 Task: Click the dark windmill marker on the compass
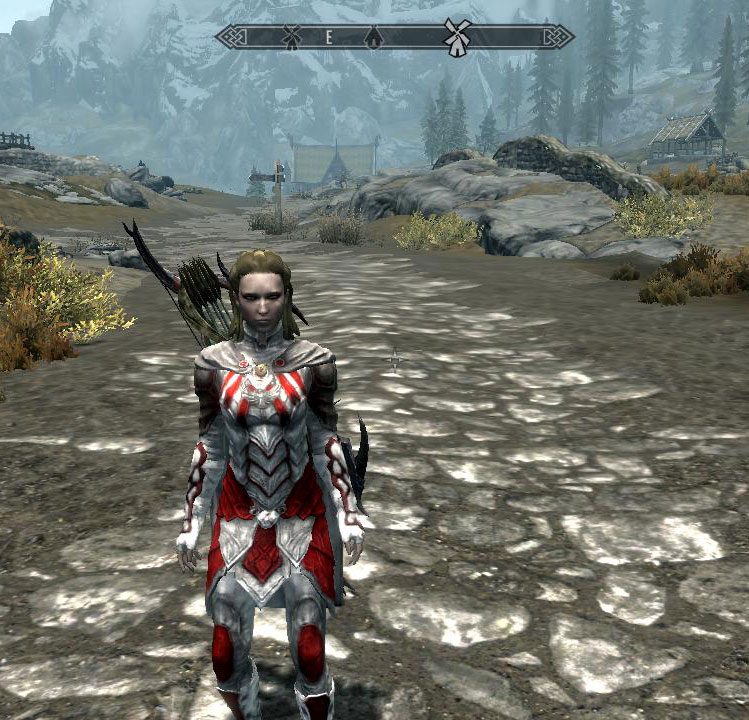[x=291, y=38]
